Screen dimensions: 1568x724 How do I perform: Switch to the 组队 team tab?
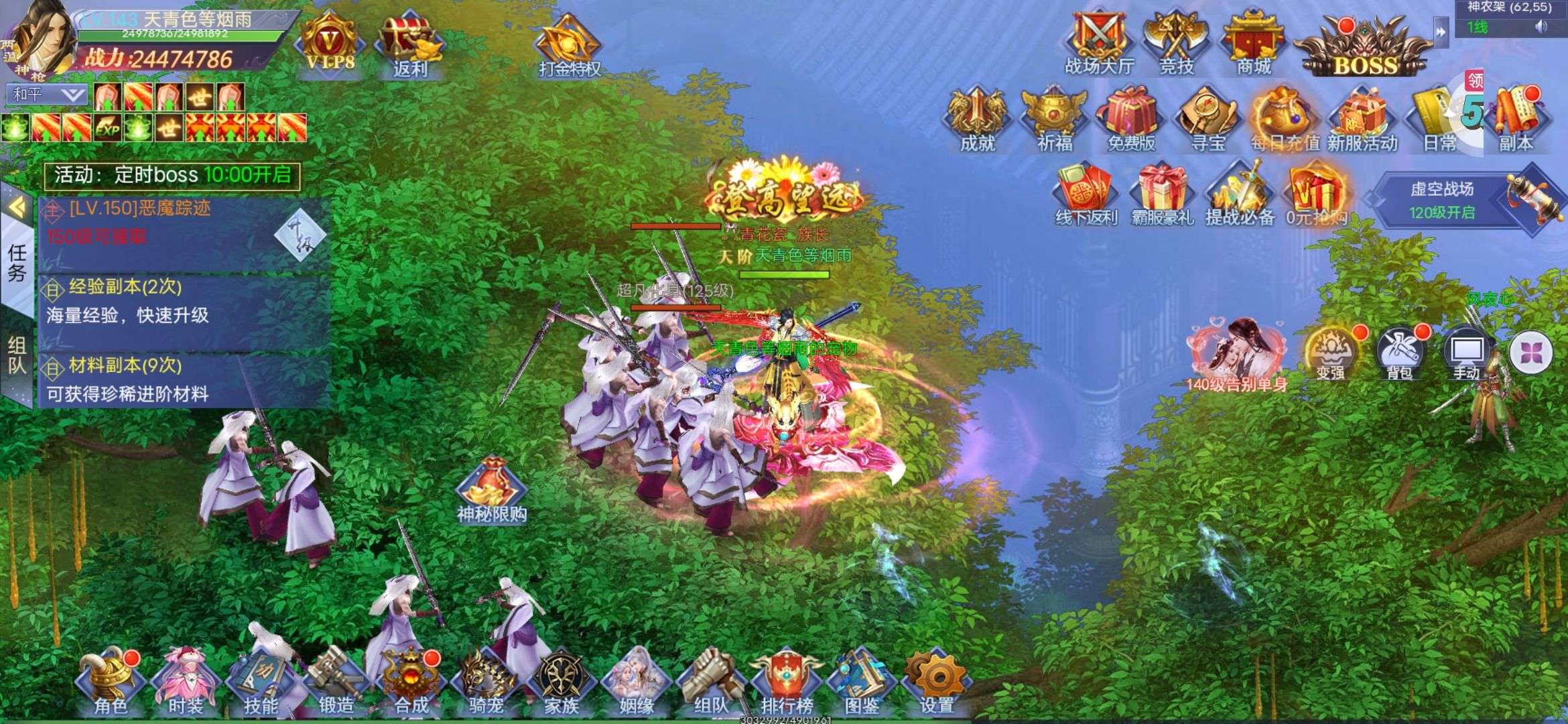pyautogui.click(x=17, y=355)
